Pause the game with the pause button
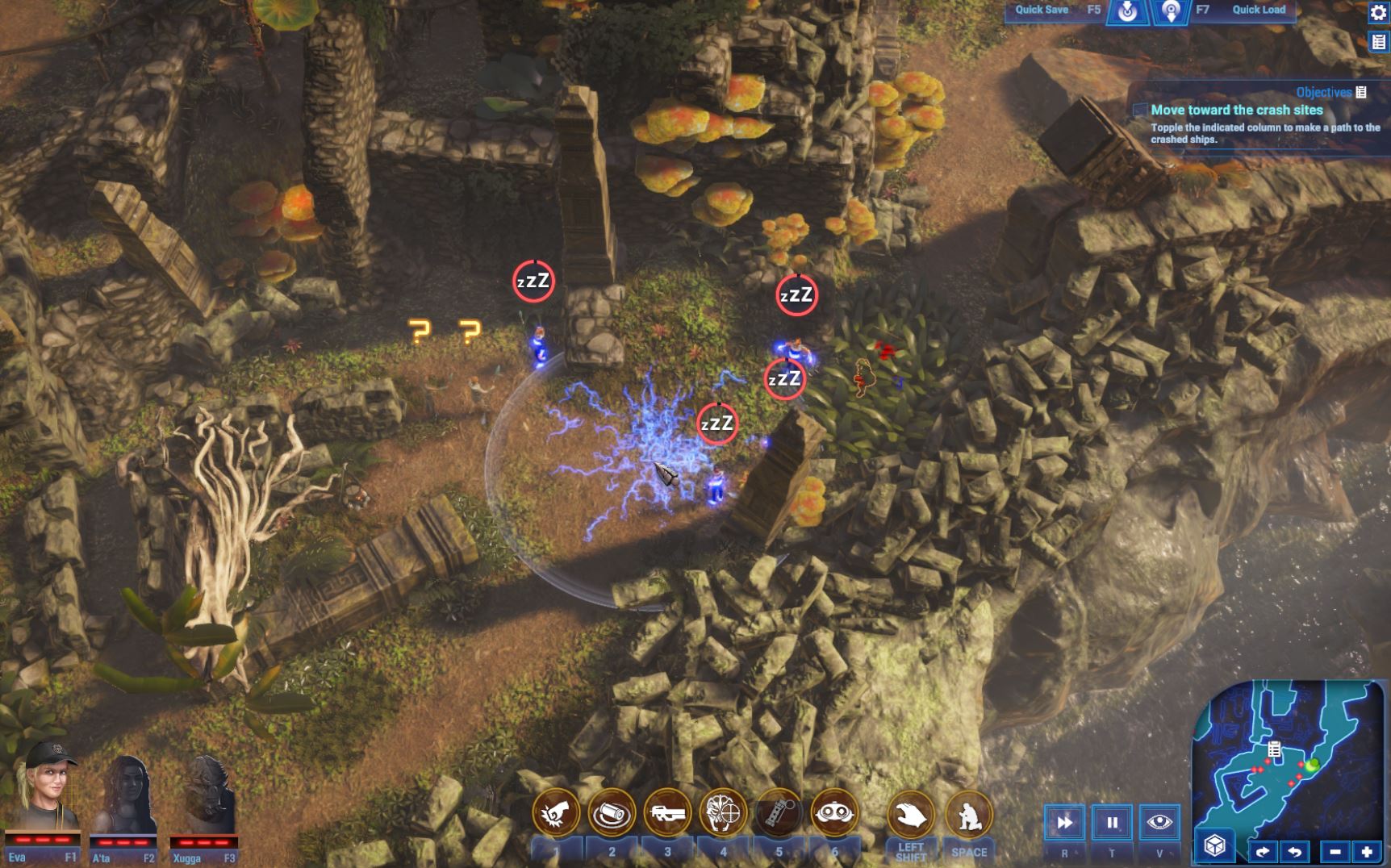 [1112, 823]
